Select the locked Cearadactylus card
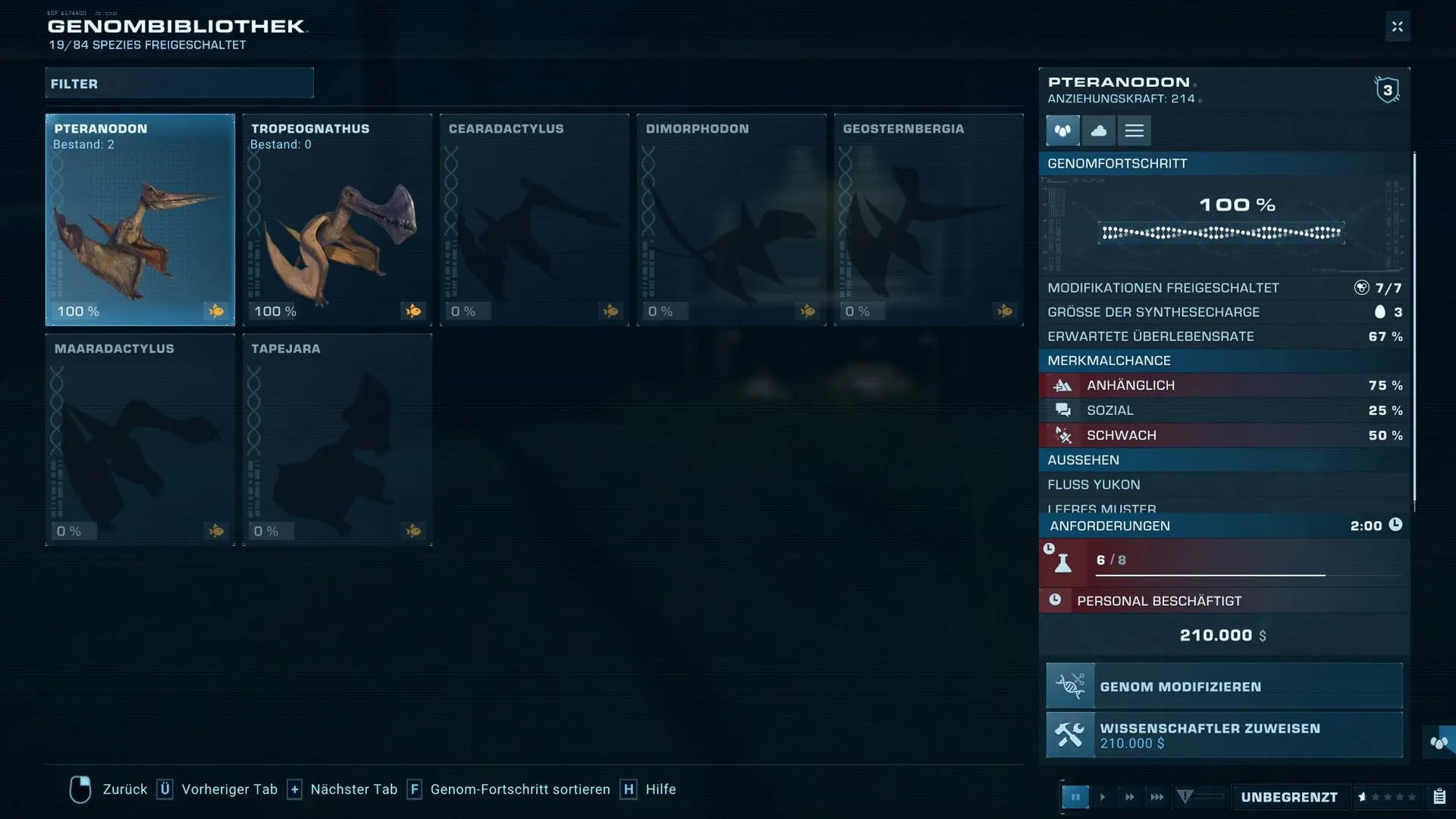Viewport: 1456px width, 819px height. (x=535, y=220)
